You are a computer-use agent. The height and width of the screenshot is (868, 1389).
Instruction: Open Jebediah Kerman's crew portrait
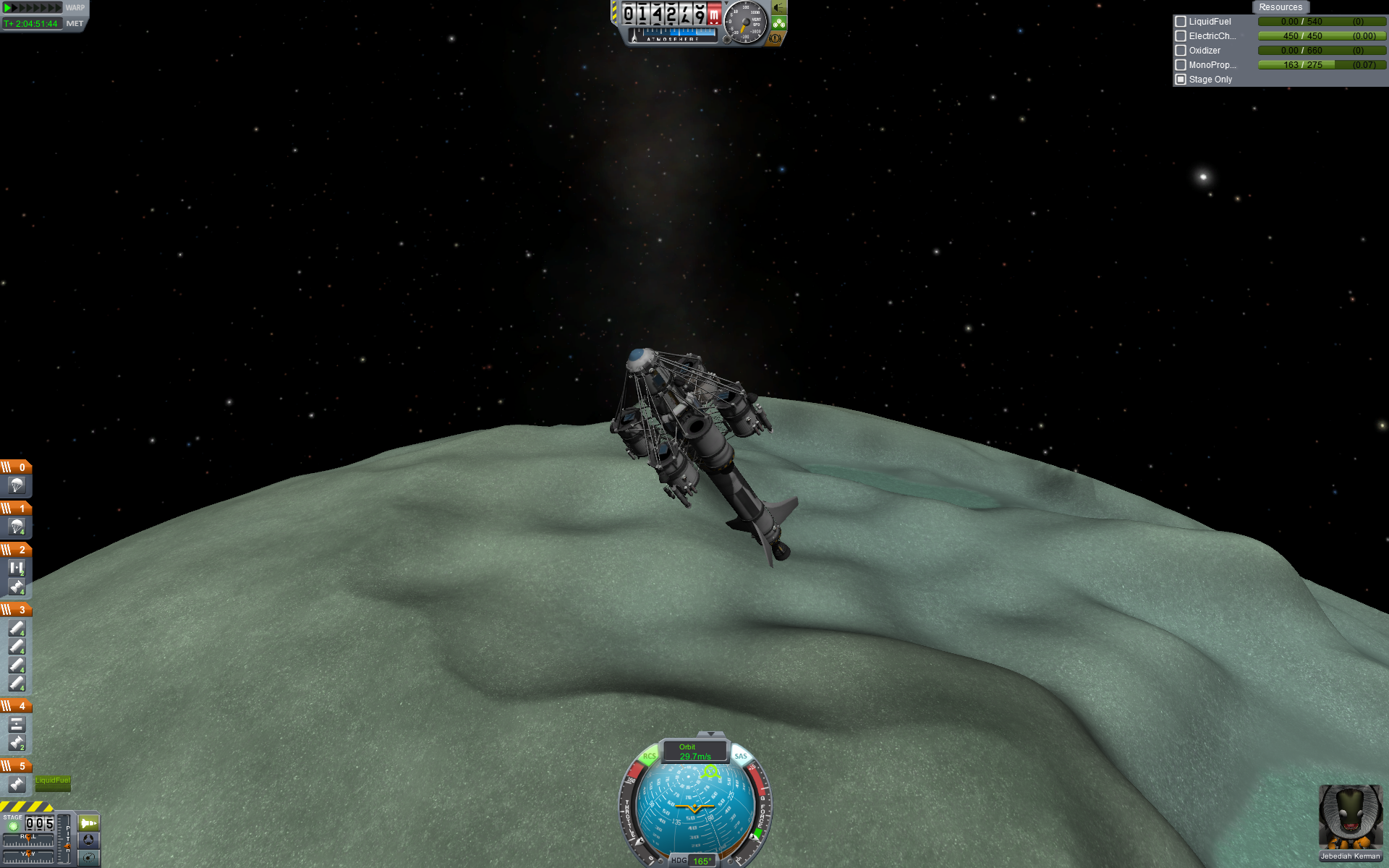(x=1350, y=818)
